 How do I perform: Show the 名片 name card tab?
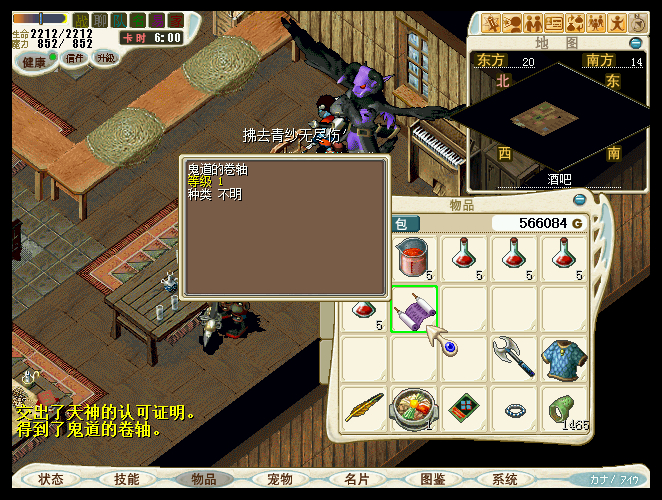tap(356, 479)
